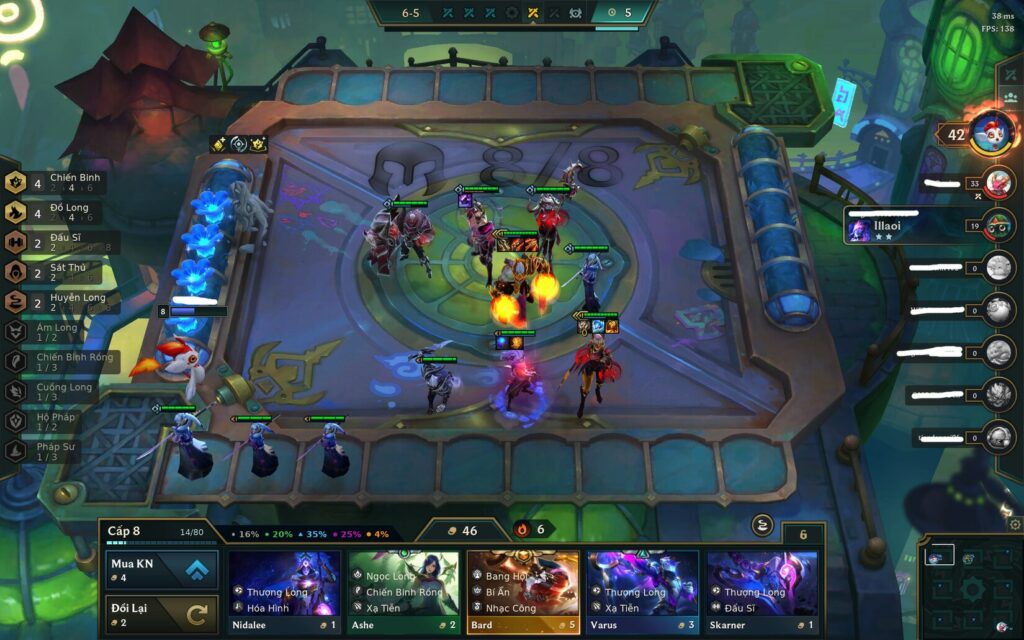Open the Chiến Binh trait entry
The image size is (1024, 640).
point(60,181)
